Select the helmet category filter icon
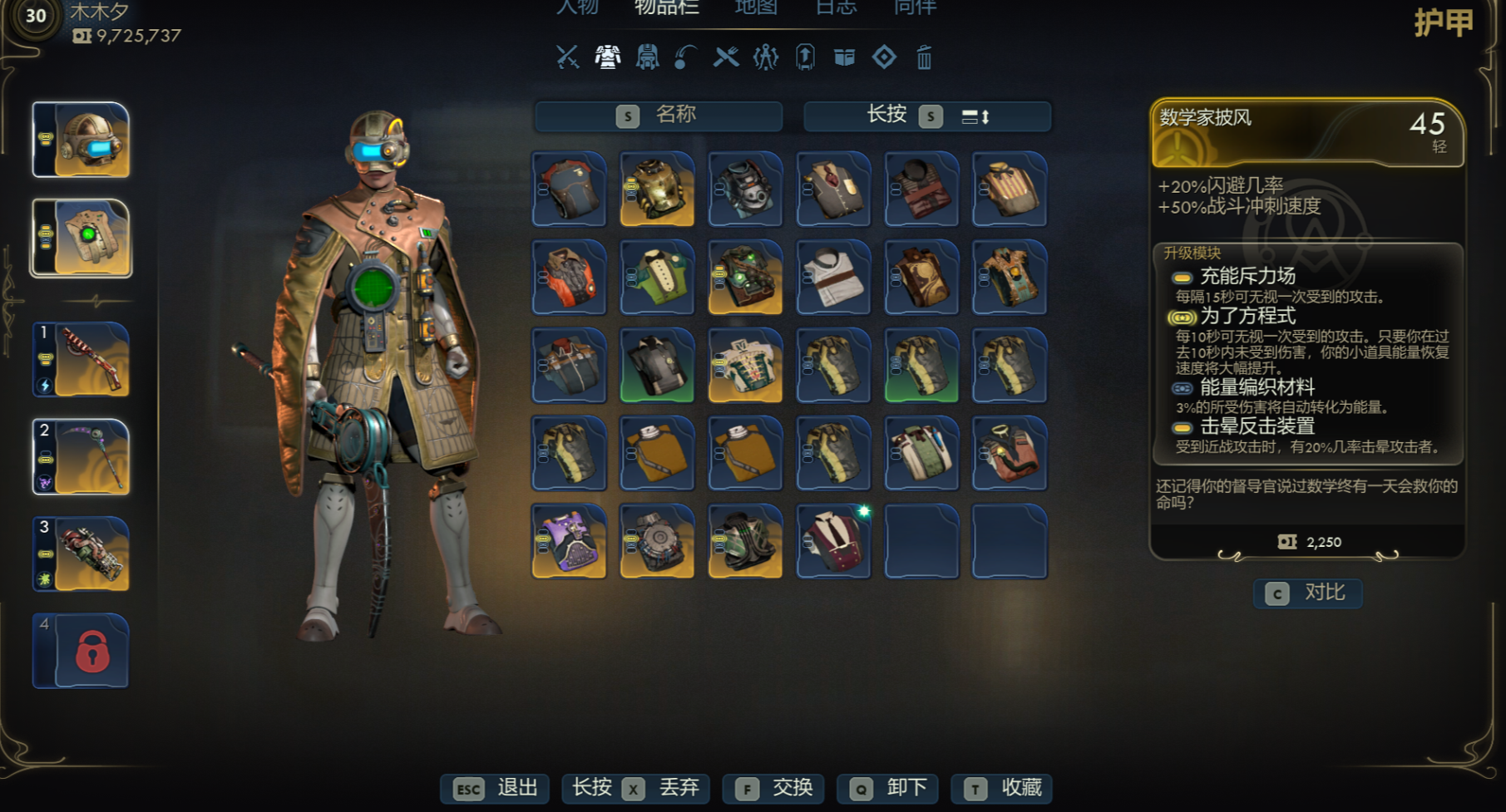Image resolution: width=1506 pixels, height=812 pixels. 647,57
